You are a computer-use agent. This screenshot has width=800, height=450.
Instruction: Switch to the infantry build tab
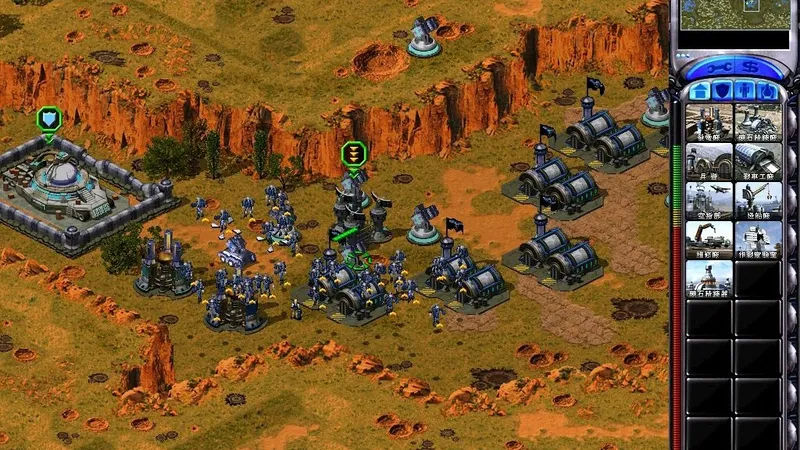[746, 90]
